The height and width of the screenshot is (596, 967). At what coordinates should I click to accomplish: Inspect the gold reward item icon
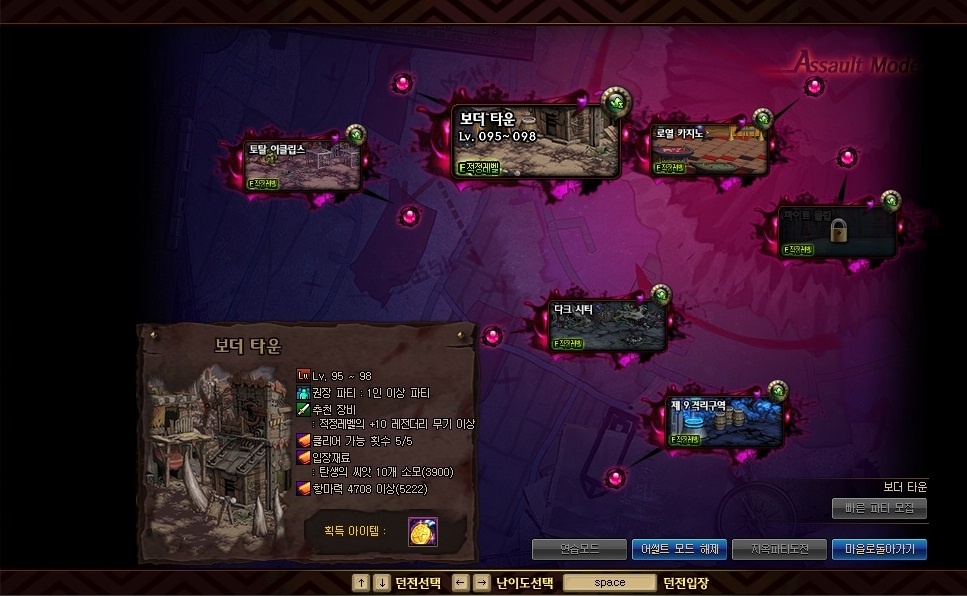click(x=422, y=532)
